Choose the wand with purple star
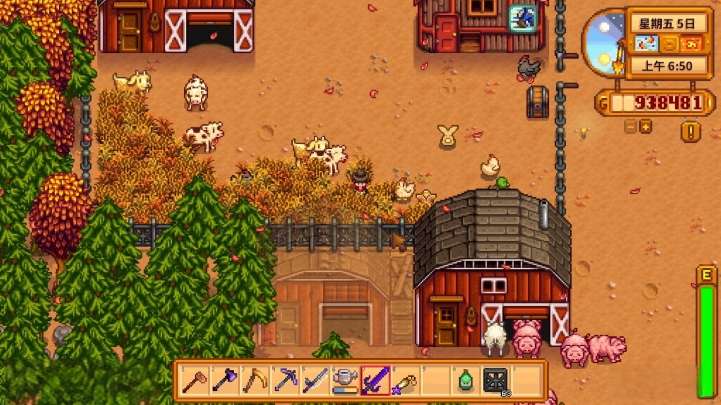This screenshot has height=405, width=721. tap(405, 380)
